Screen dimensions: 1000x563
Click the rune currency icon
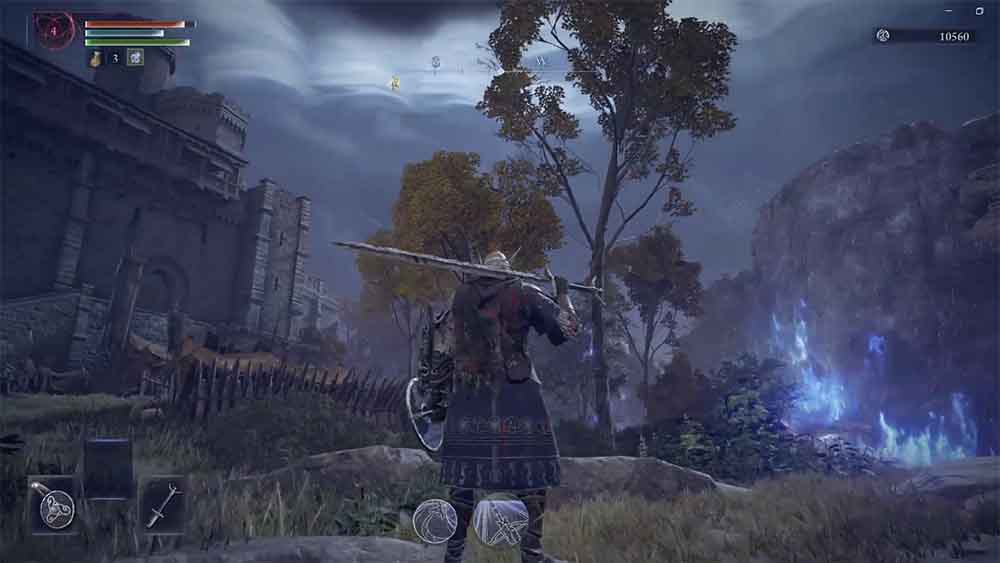coord(883,36)
